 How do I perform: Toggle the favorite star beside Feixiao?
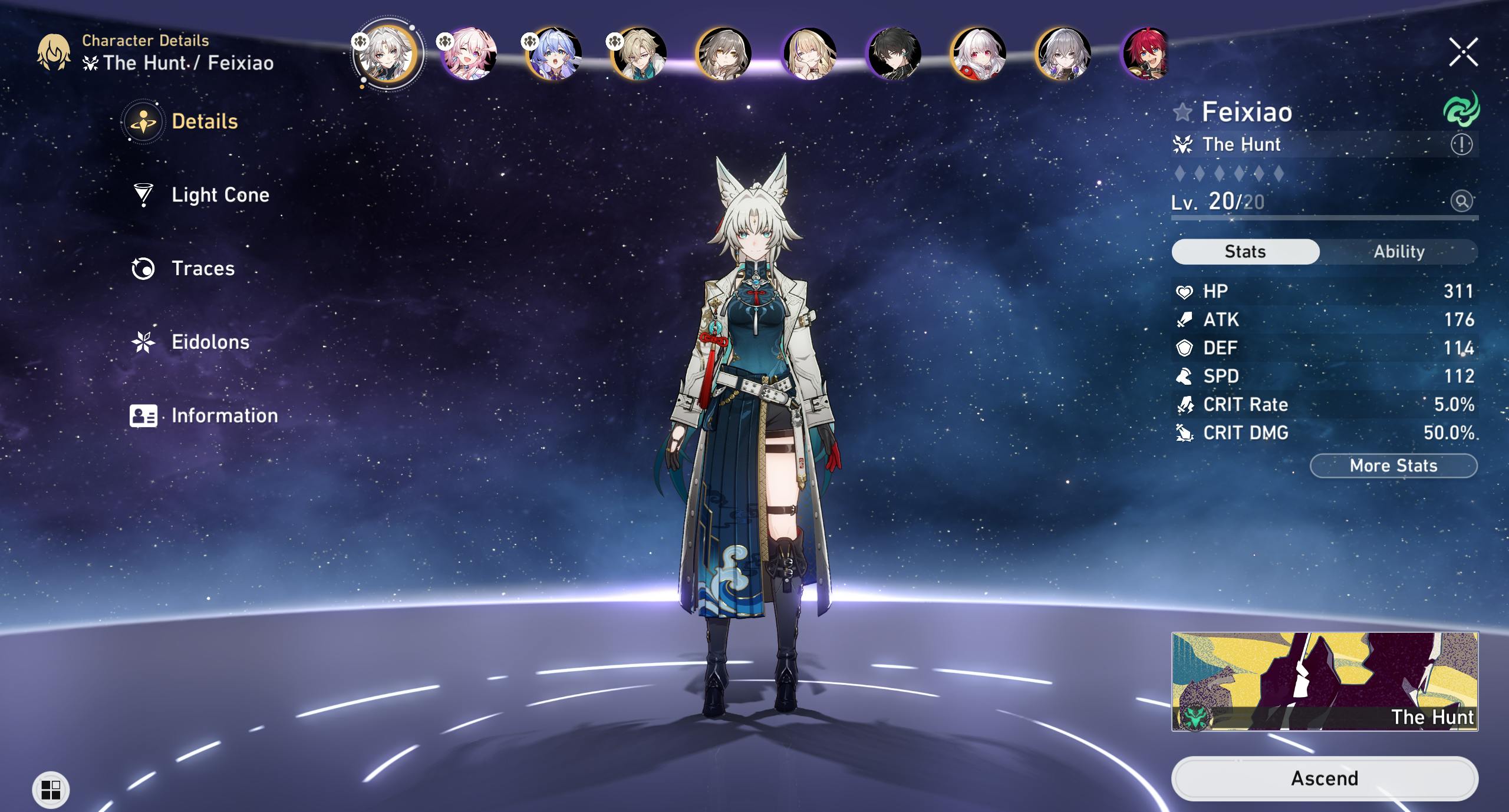point(1182,112)
